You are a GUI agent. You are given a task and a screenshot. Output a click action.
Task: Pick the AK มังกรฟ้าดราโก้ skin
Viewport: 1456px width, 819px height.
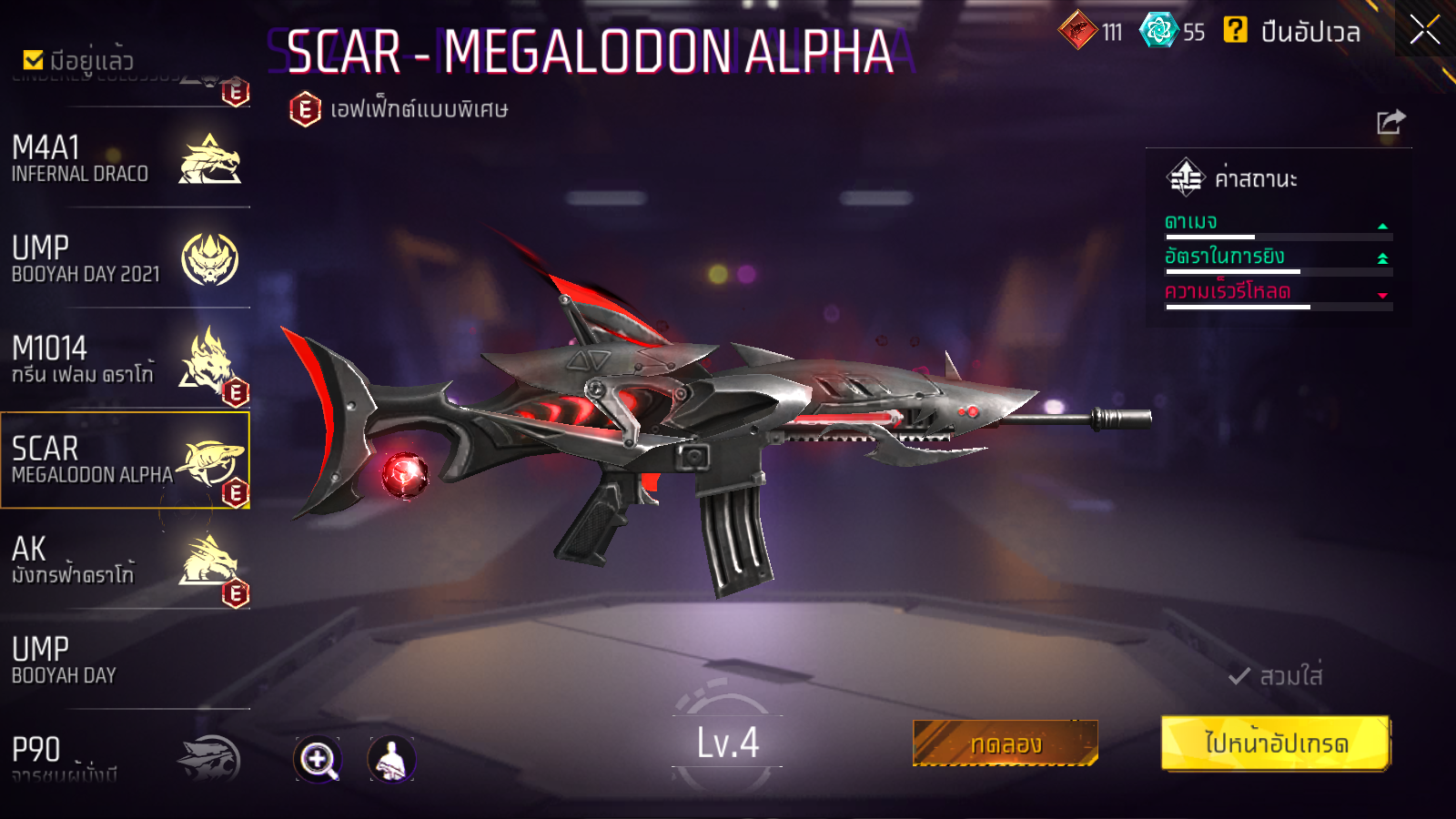point(126,560)
